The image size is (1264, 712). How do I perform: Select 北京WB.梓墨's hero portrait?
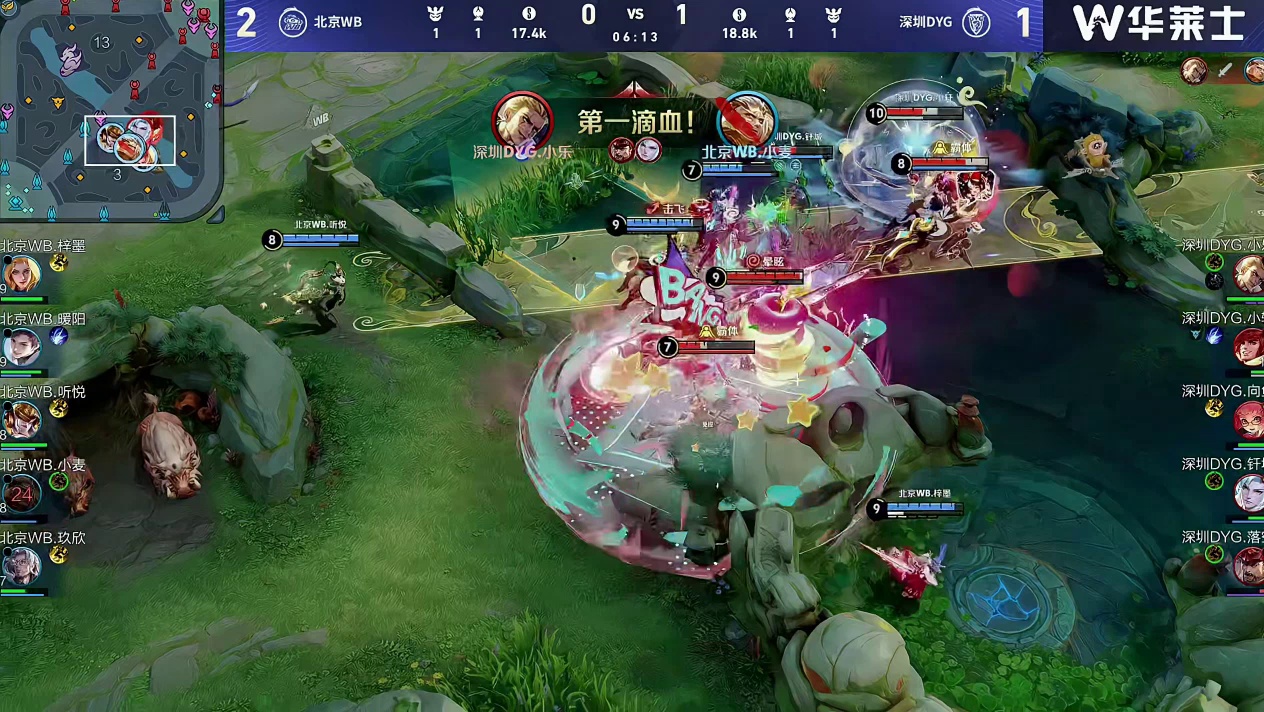20,273
